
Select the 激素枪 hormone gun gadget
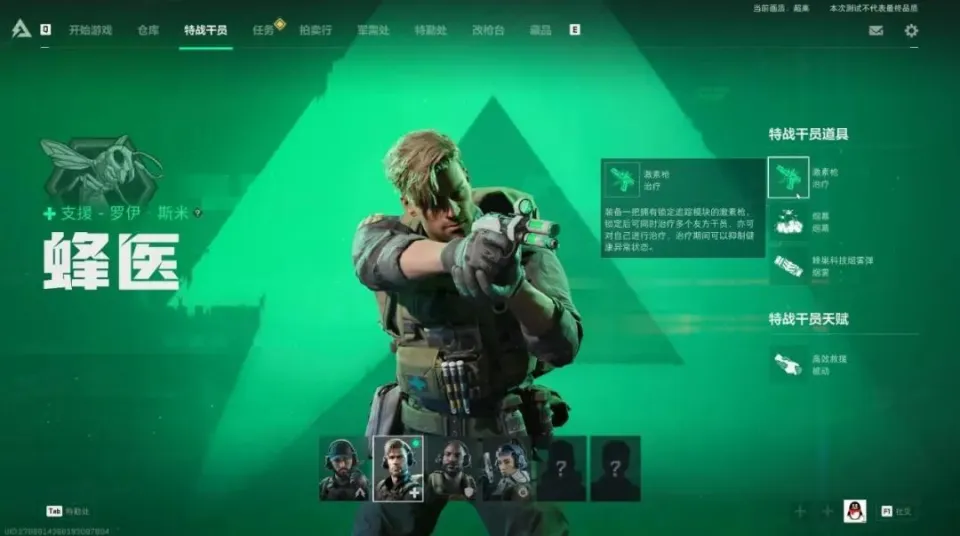[788, 178]
